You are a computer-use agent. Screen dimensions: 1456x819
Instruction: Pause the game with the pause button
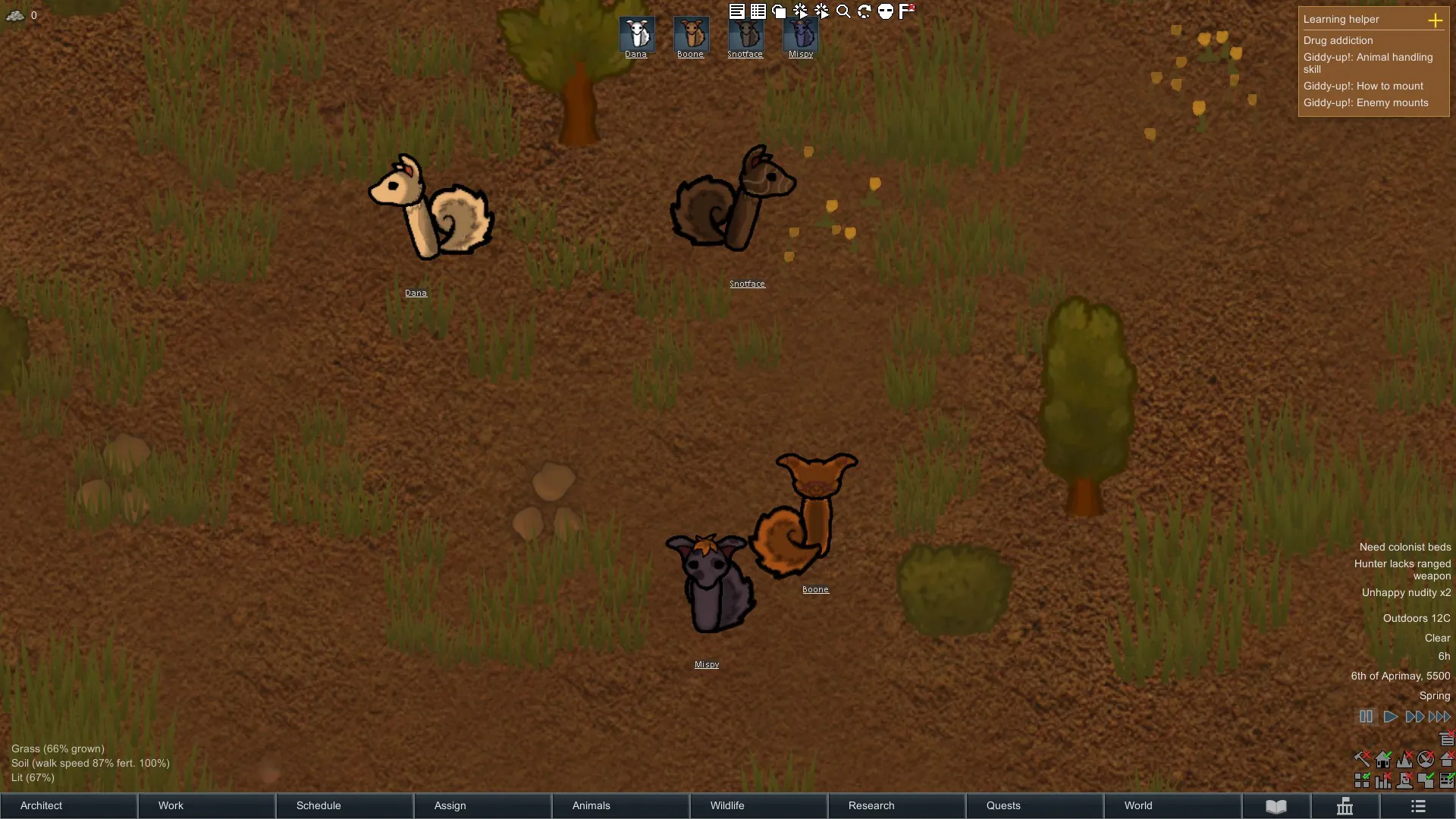[1366, 717]
